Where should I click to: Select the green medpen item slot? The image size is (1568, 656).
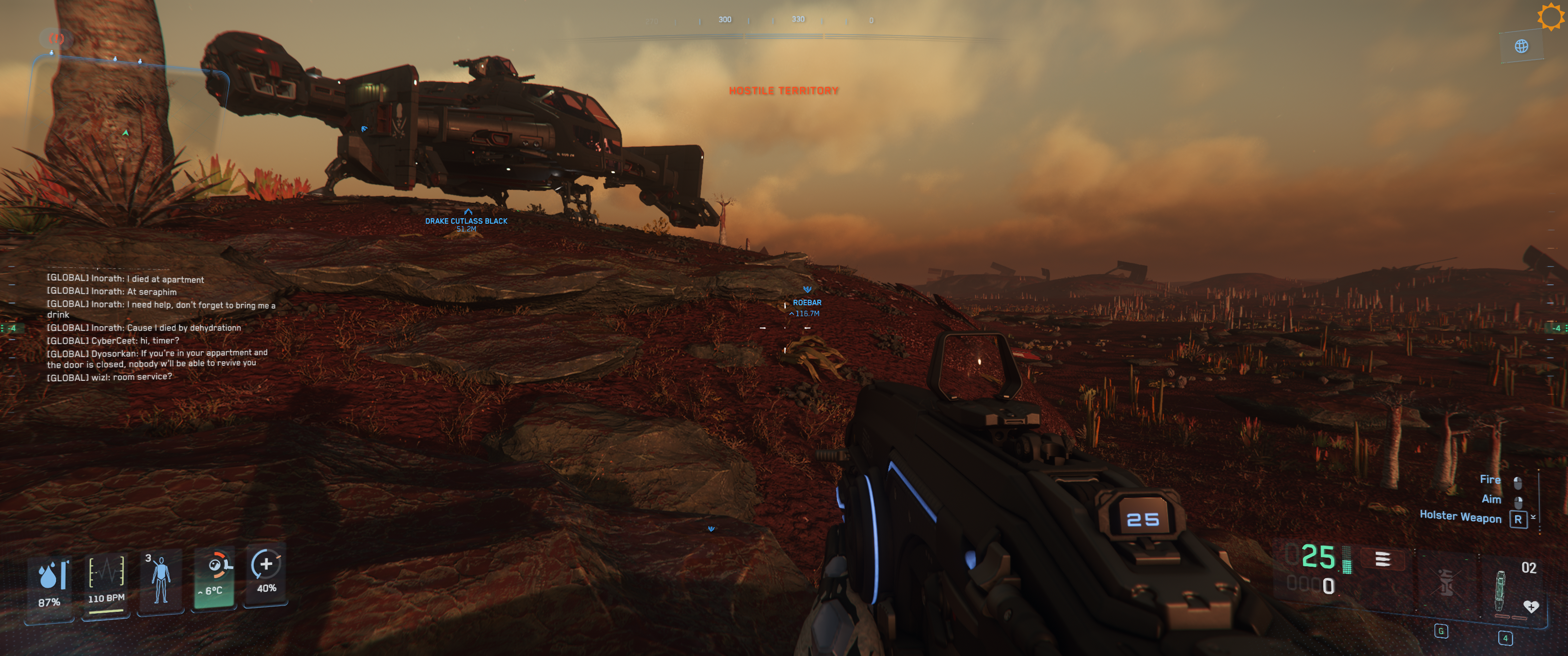[1501, 590]
